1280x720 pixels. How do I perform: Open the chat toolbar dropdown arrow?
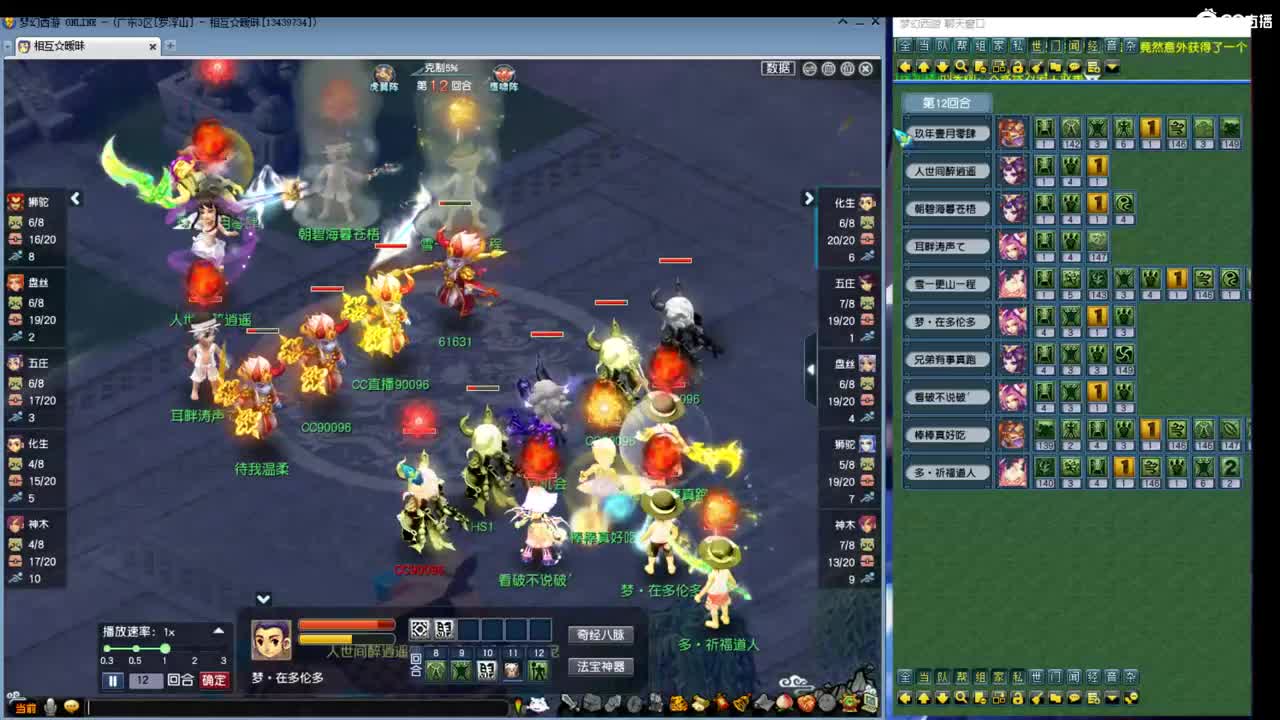point(1110,68)
